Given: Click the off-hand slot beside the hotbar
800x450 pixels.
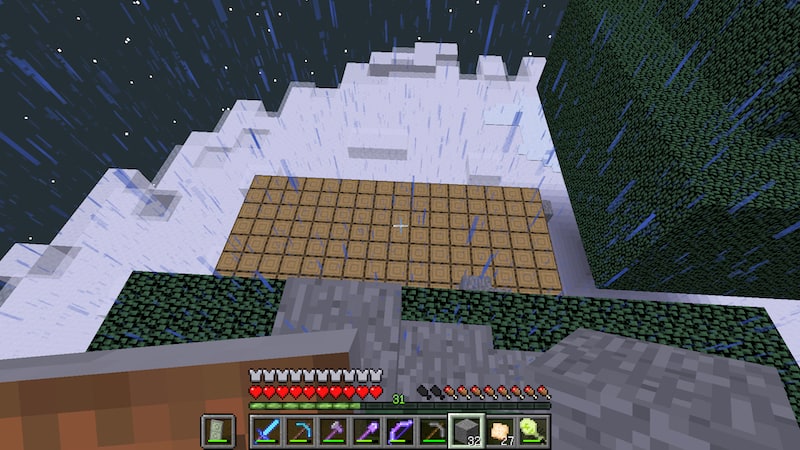Looking at the screenshot, I should coord(217,430).
